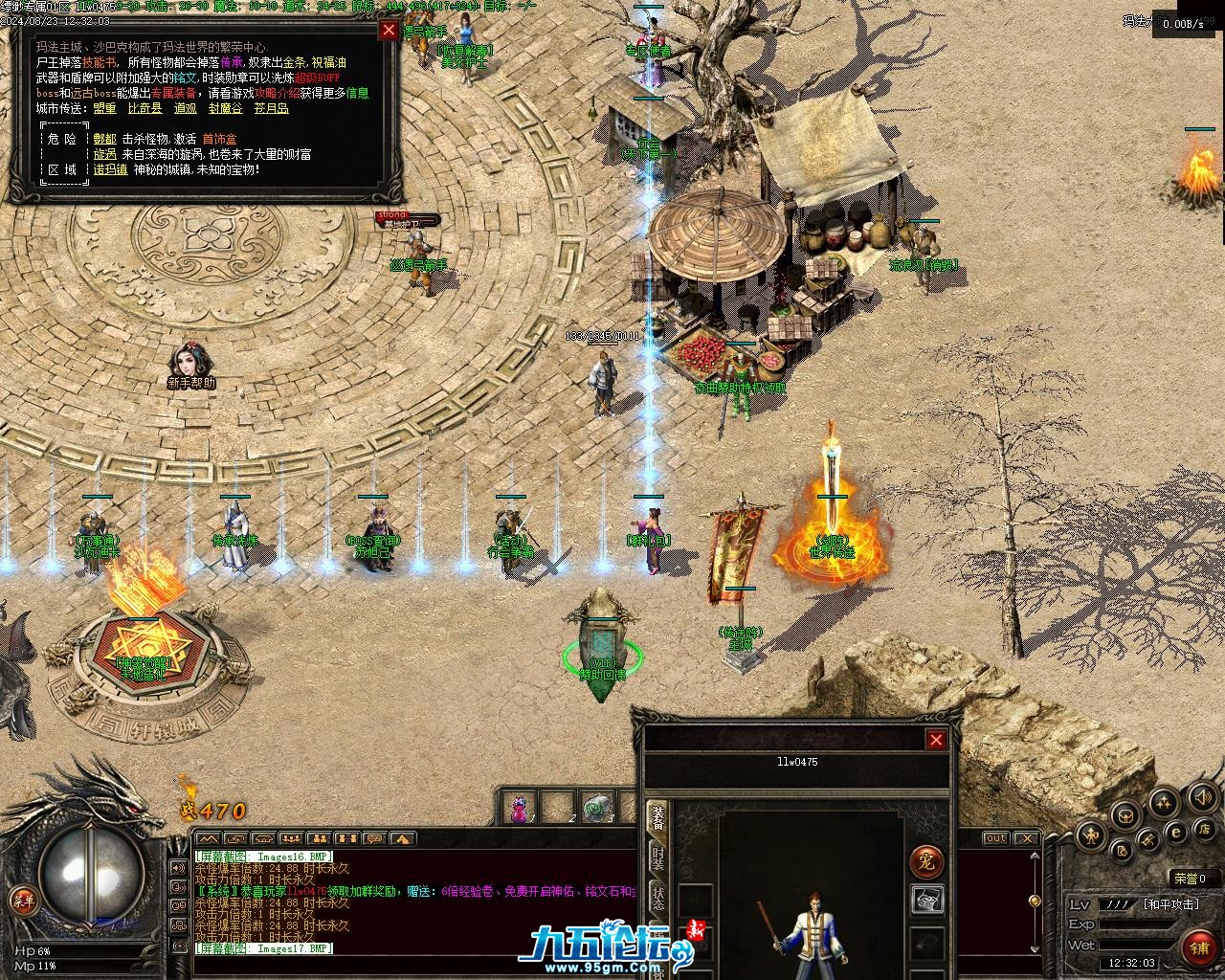Click the red 宠 pet button
1225x980 pixels.
925,860
